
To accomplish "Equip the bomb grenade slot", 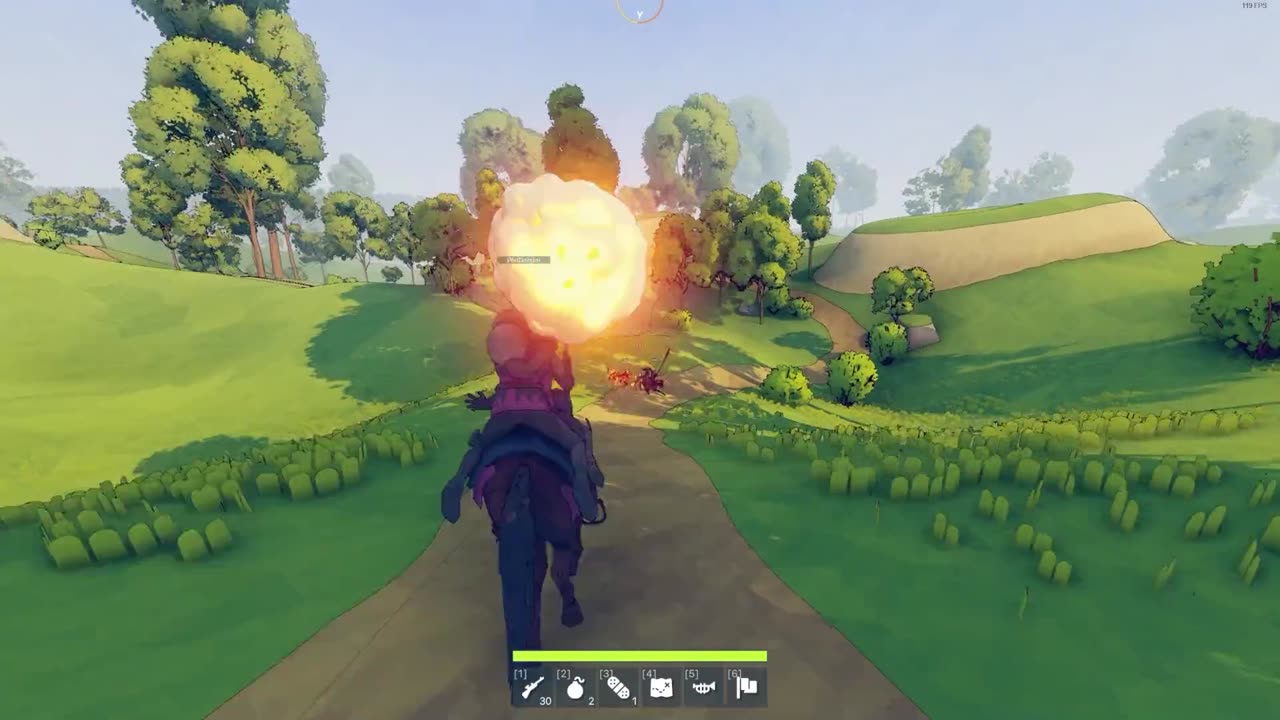I will 575,687.
